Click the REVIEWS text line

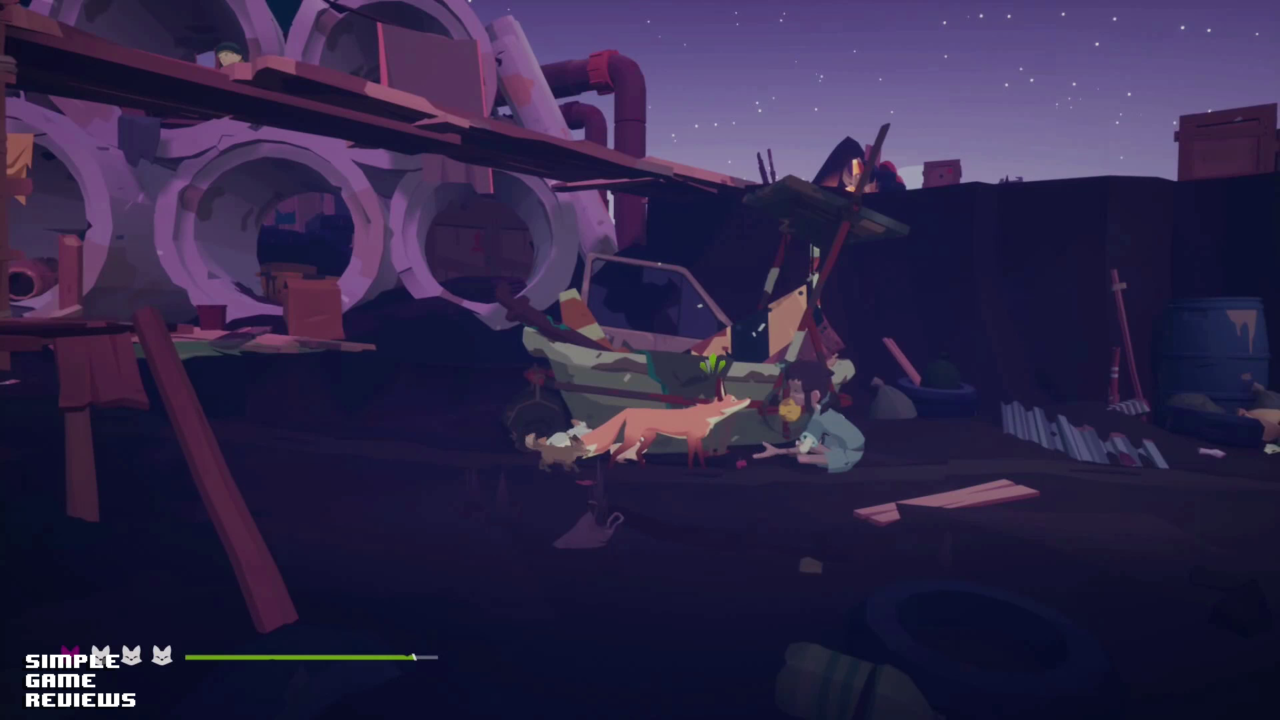(x=78, y=700)
